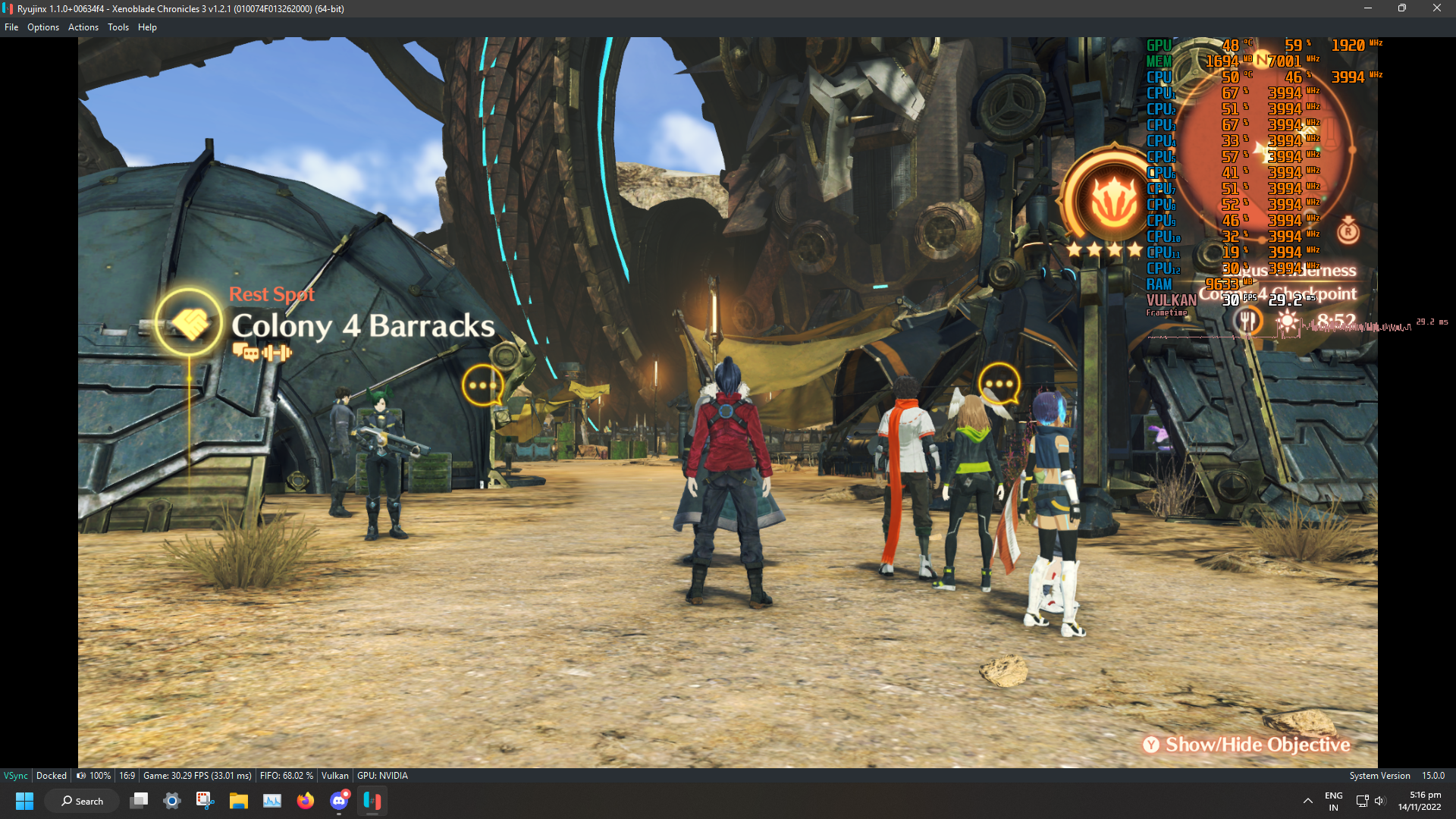Click the speech bubble above the party members
The width and height of the screenshot is (1456, 819).
point(998,384)
